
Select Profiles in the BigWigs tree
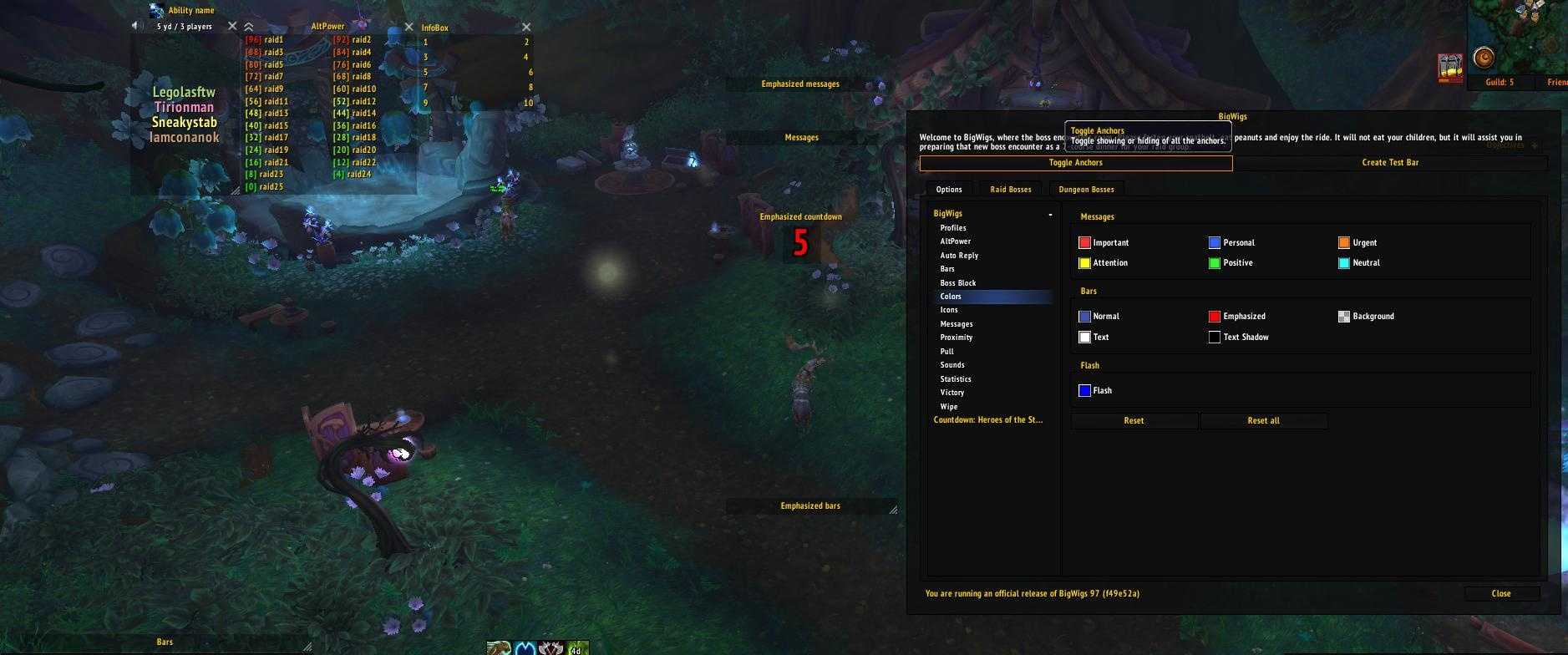(x=953, y=228)
